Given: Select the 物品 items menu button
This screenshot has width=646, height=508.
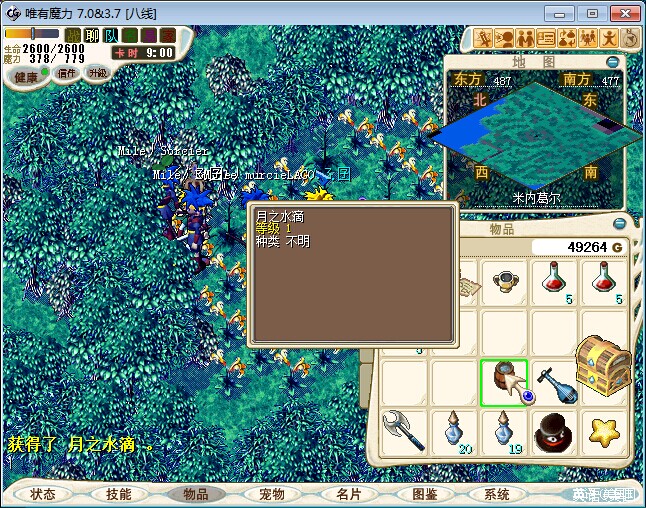Looking at the screenshot, I should (x=196, y=494).
